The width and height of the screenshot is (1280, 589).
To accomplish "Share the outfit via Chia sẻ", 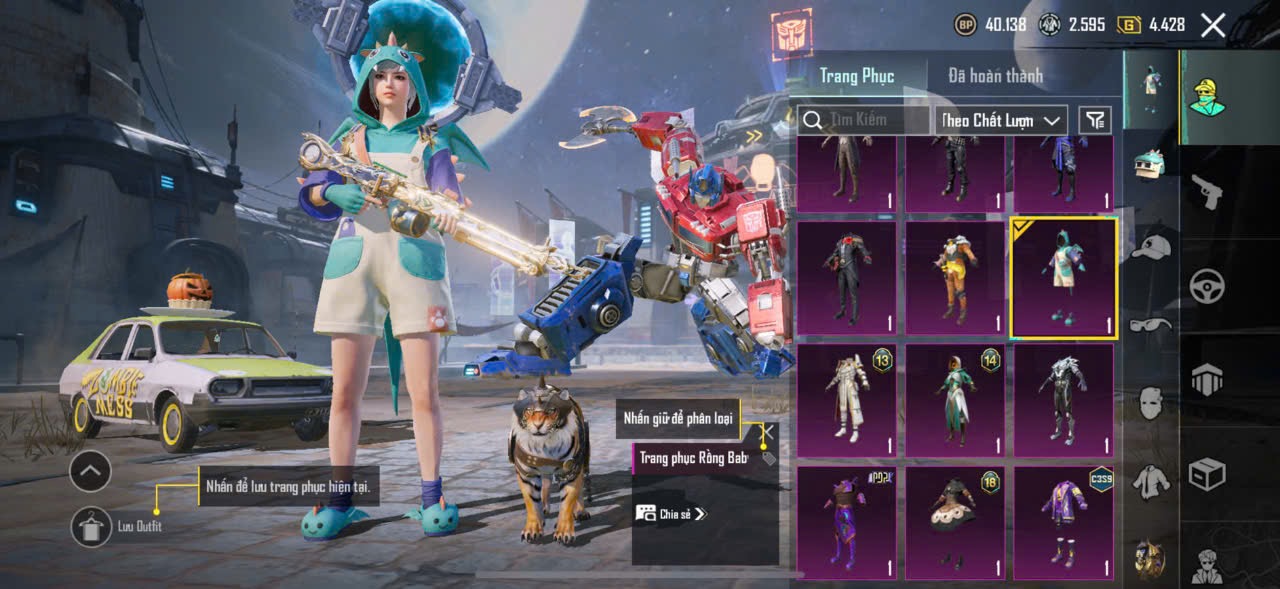I will tap(672, 513).
